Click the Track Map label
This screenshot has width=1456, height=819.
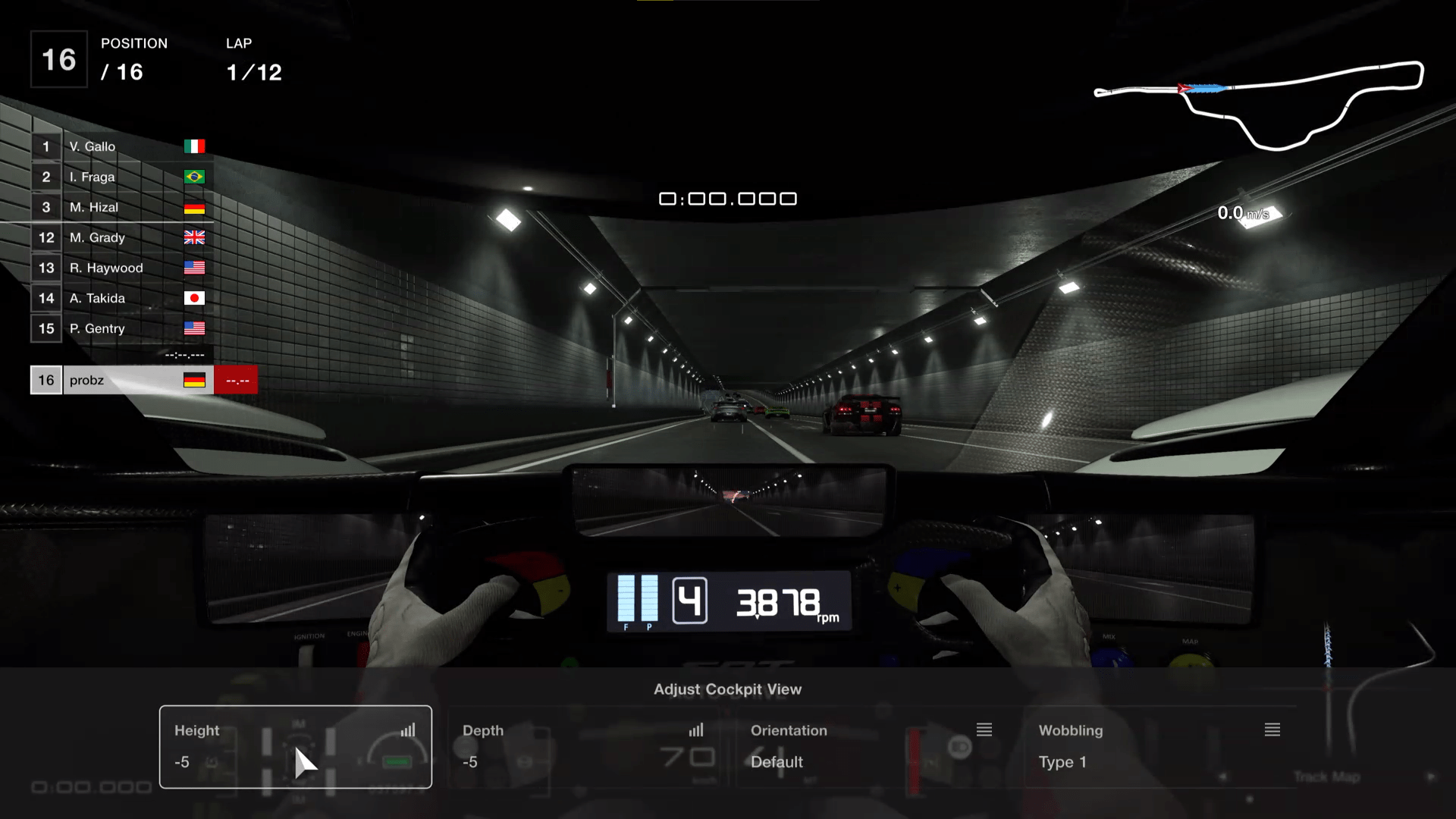(x=1329, y=777)
